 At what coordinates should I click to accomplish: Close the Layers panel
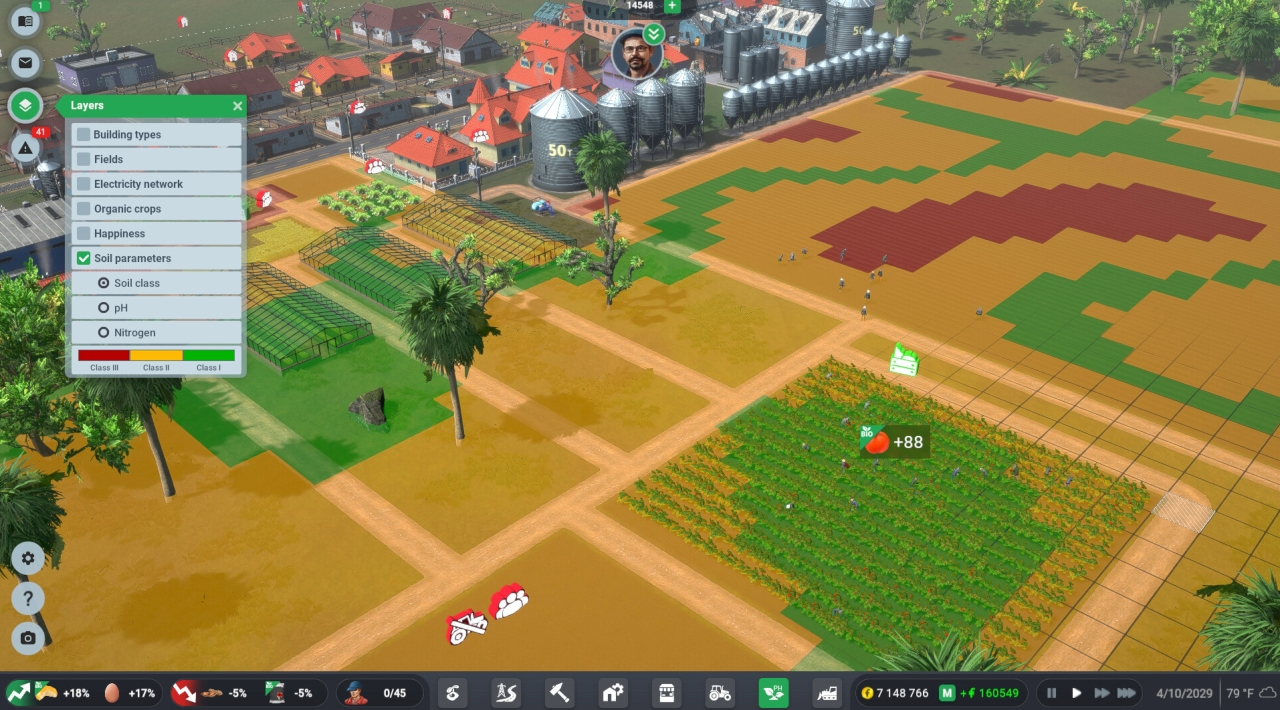[237, 106]
